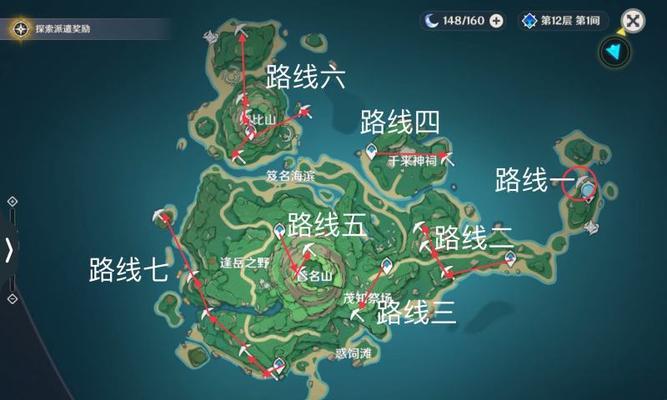Expand the left side panel arrow
Viewport: 667px width, 400px height.
(9, 249)
